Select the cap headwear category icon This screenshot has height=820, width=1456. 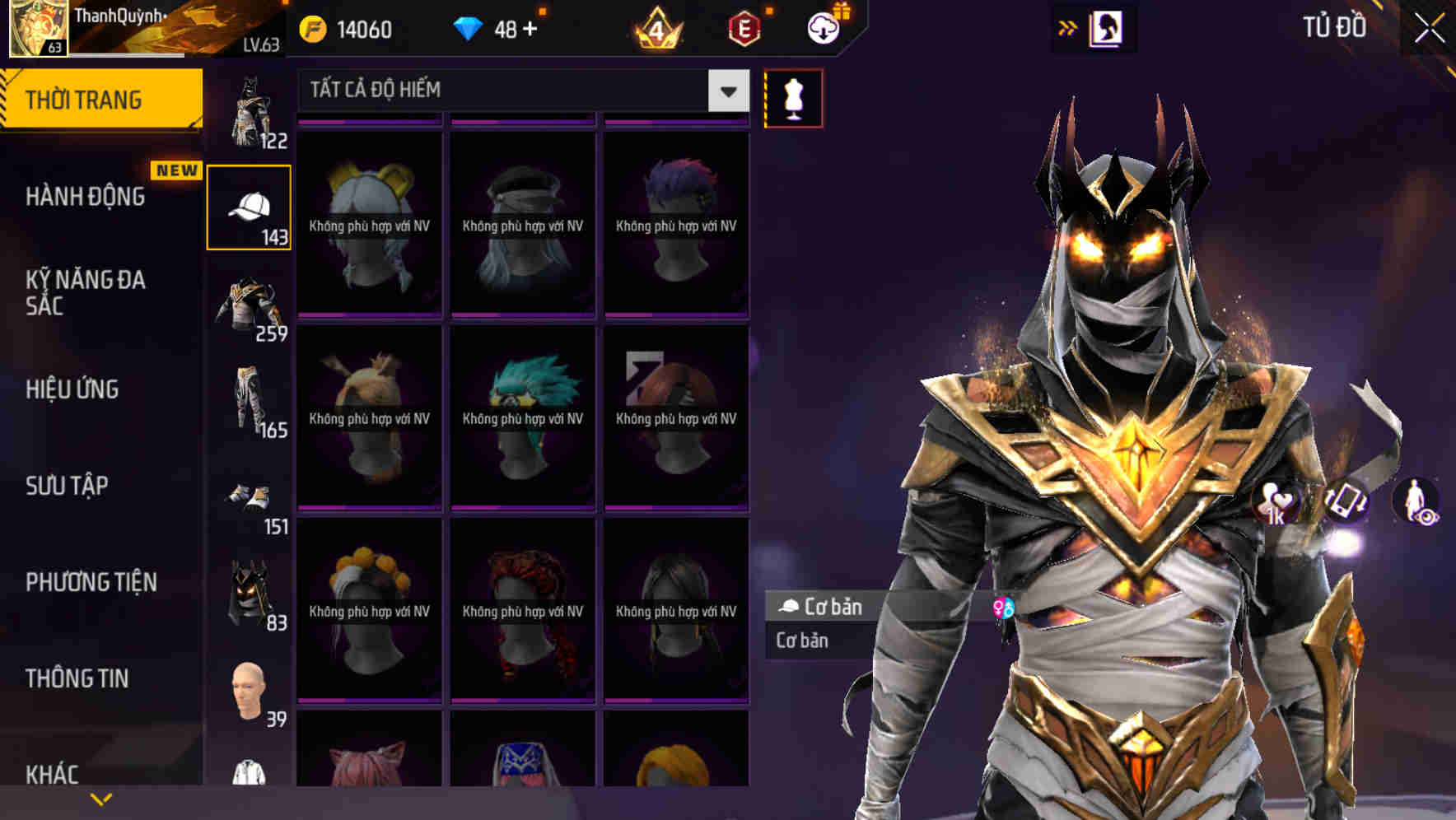pyautogui.click(x=250, y=204)
